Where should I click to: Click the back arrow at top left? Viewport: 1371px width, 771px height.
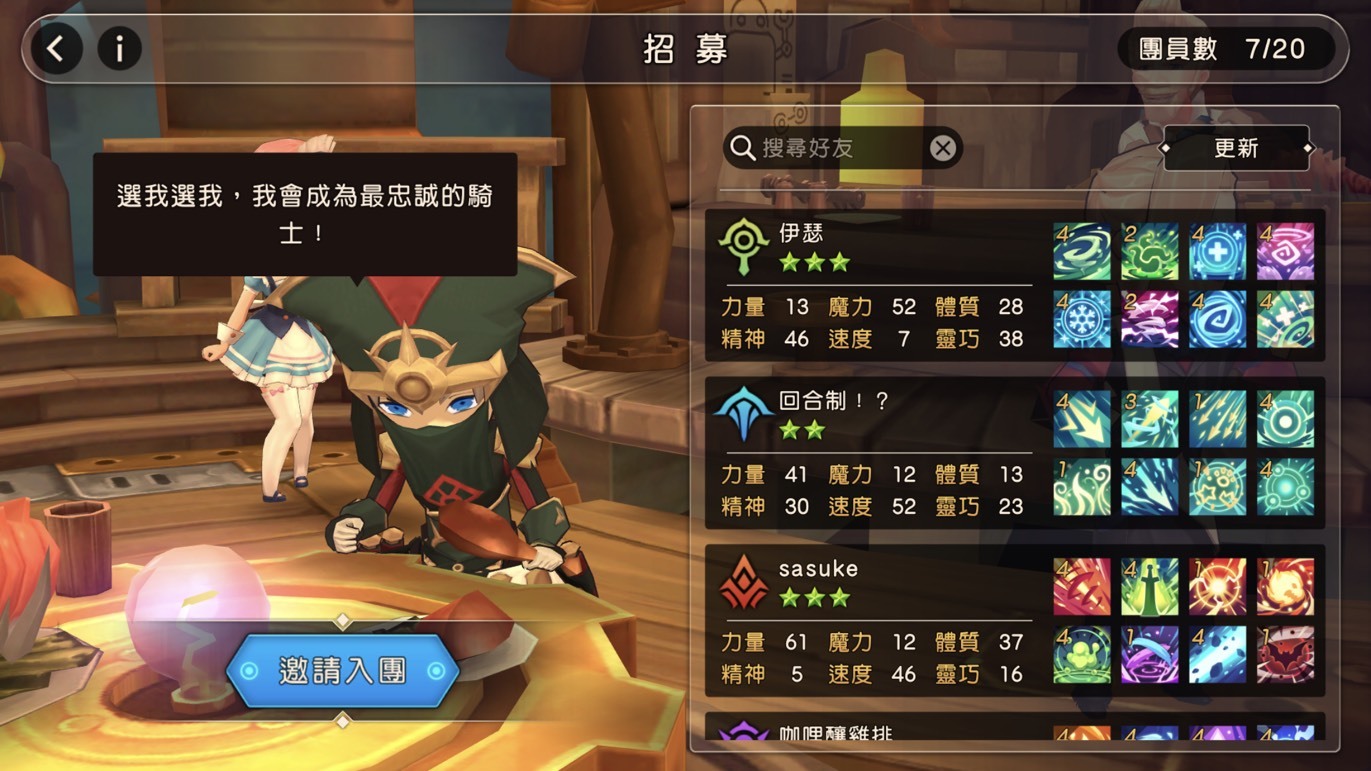tap(56, 48)
